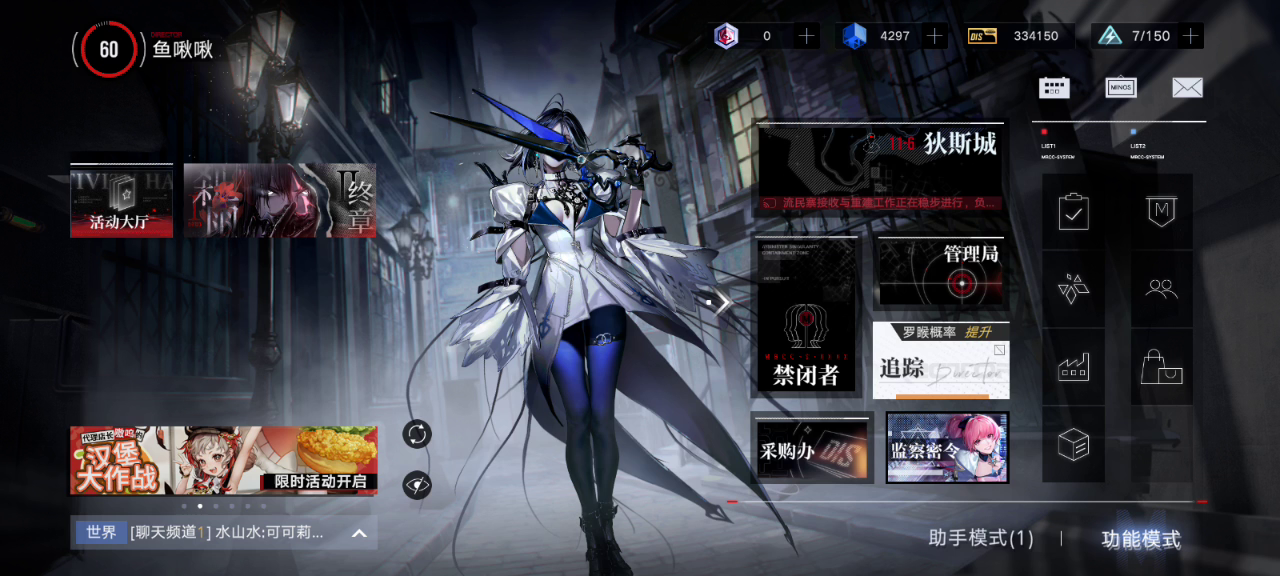
Task: Open the friends people icon
Action: pos(1161,290)
